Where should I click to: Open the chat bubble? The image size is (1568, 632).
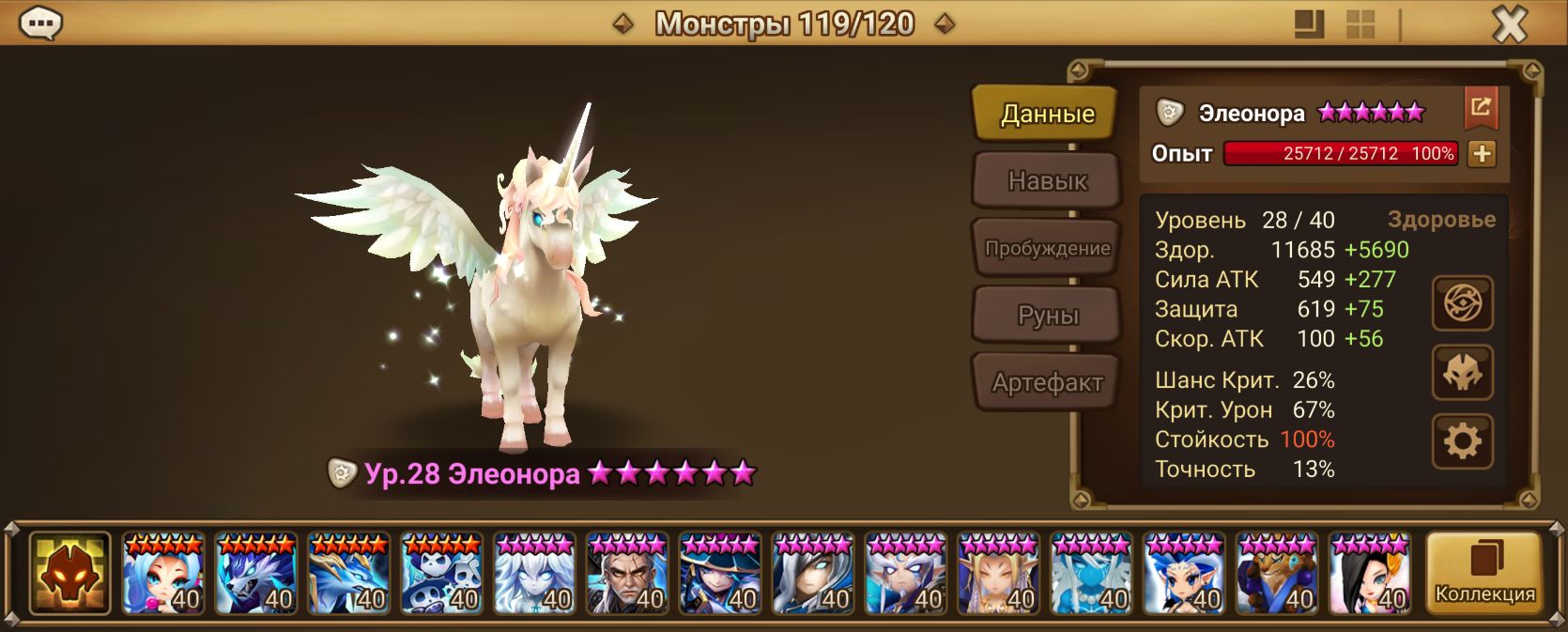(x=41, y=23)
